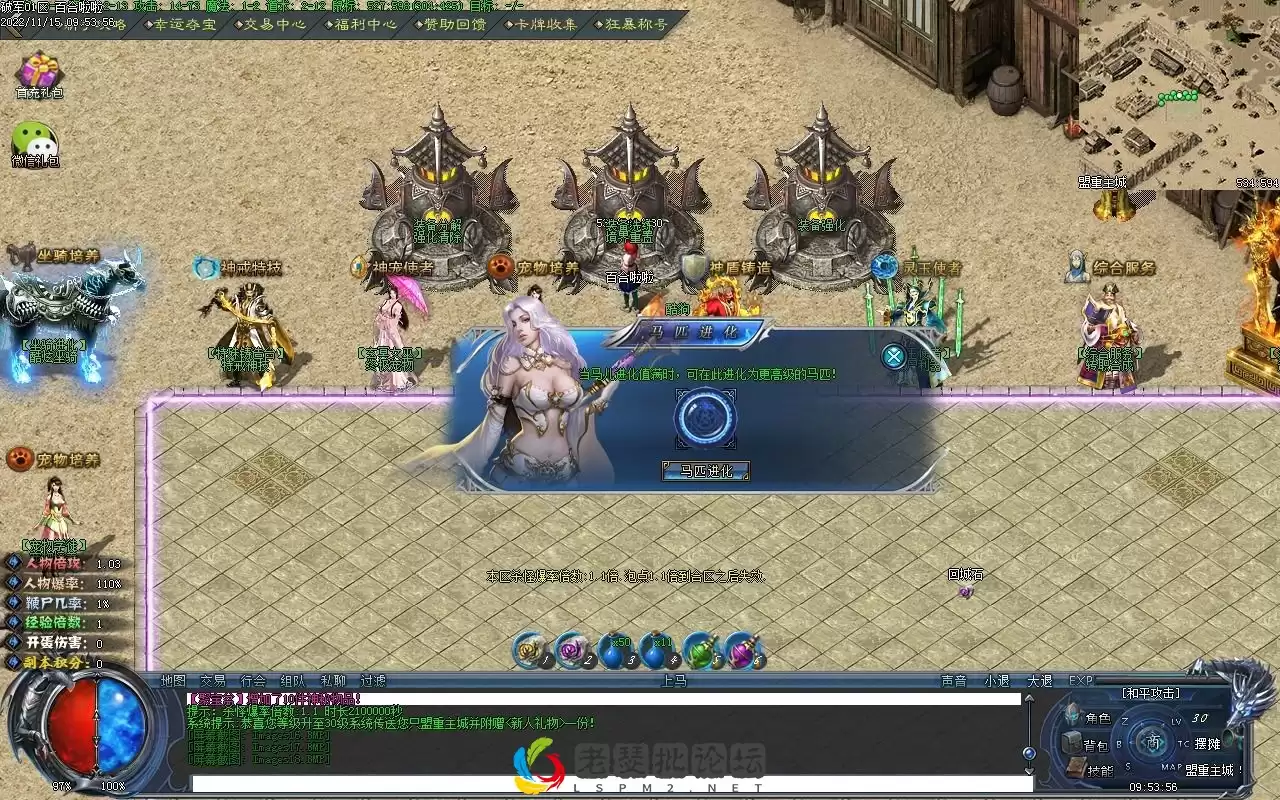Open the 幸运夺宝 lucky treasure menu
Screen dimensions: 1280x800
[186, 24]
